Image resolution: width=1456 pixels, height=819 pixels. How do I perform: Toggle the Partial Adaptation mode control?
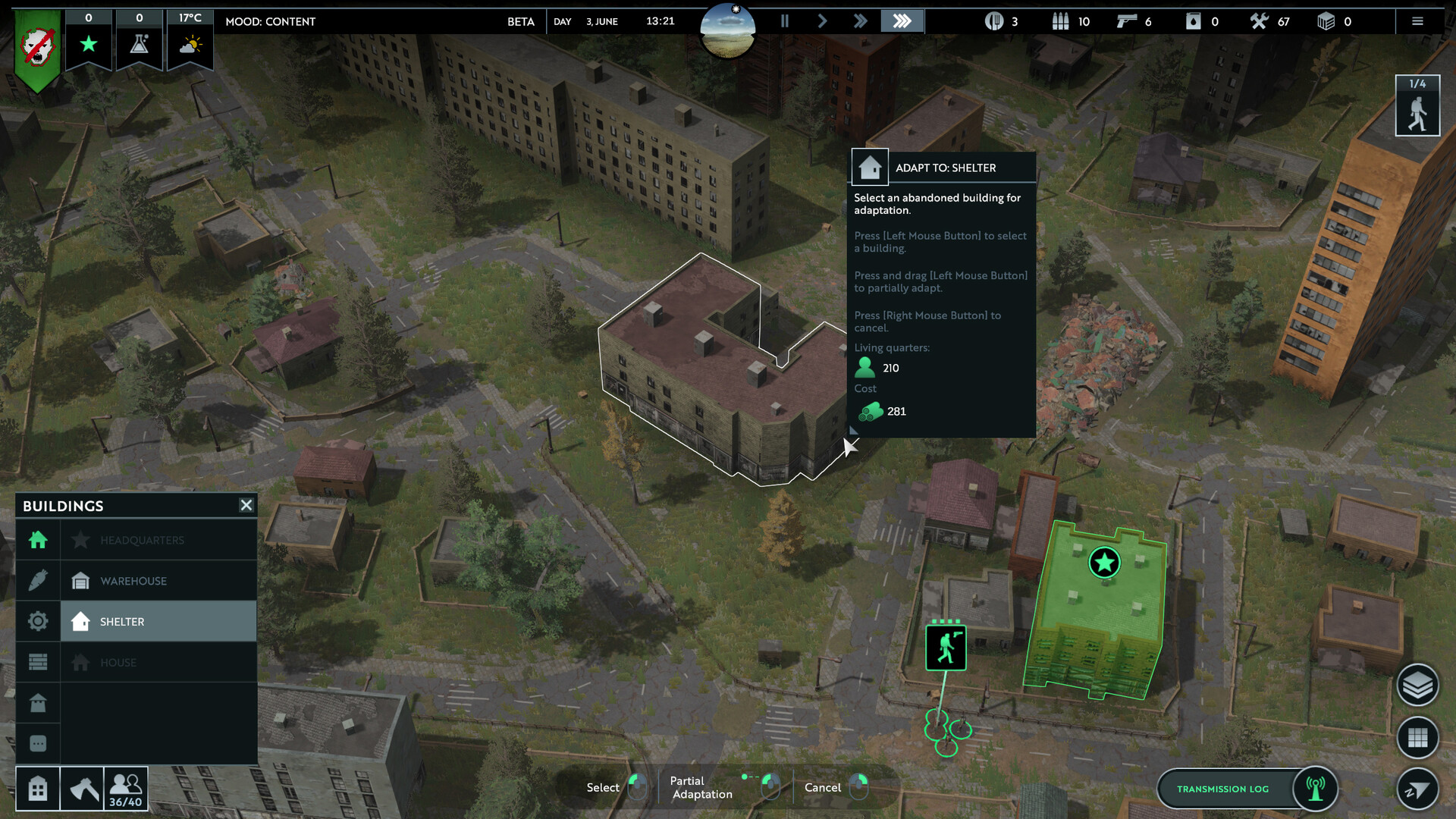point(770,787)
